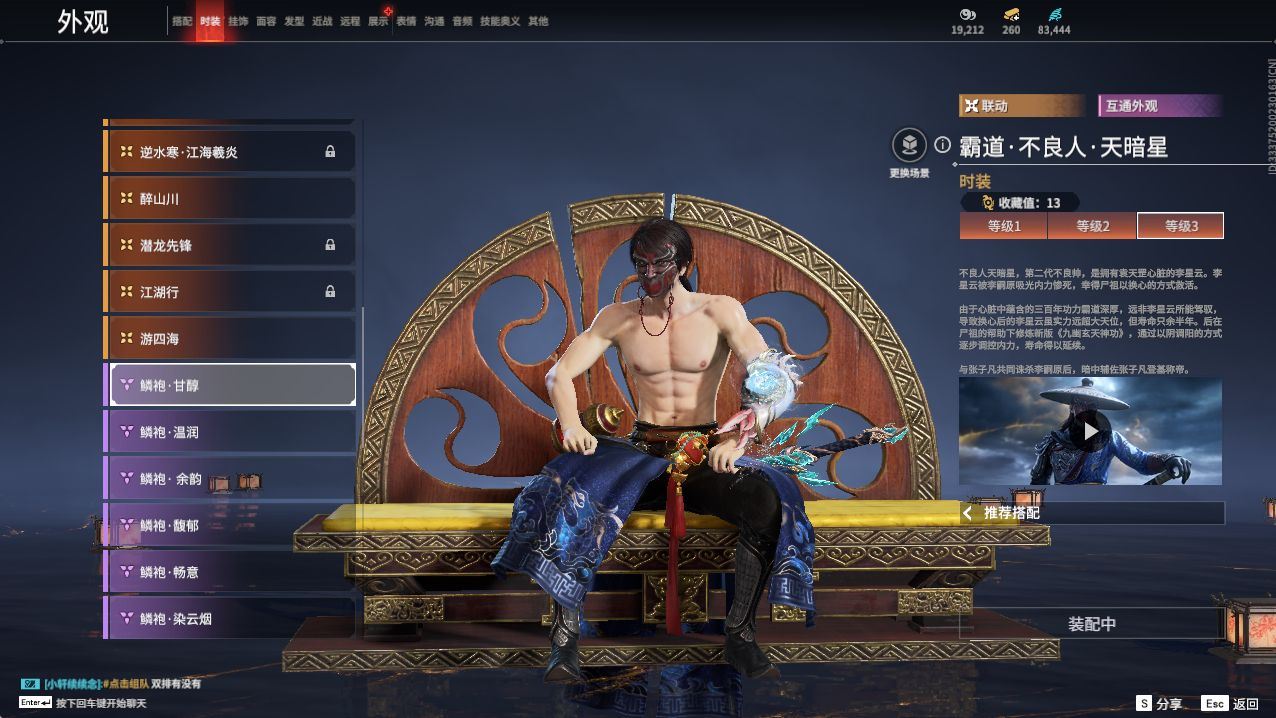The width and height of the screenshot is (1276, 718).
Task: Choose the 醉山川 outfit entry
Action: click(x=230, y=199)
